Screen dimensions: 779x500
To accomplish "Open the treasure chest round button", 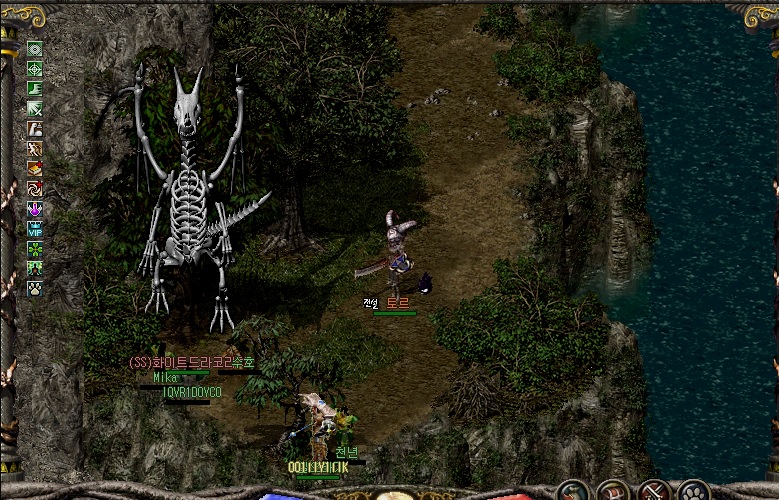I will (x=613, y=492).
